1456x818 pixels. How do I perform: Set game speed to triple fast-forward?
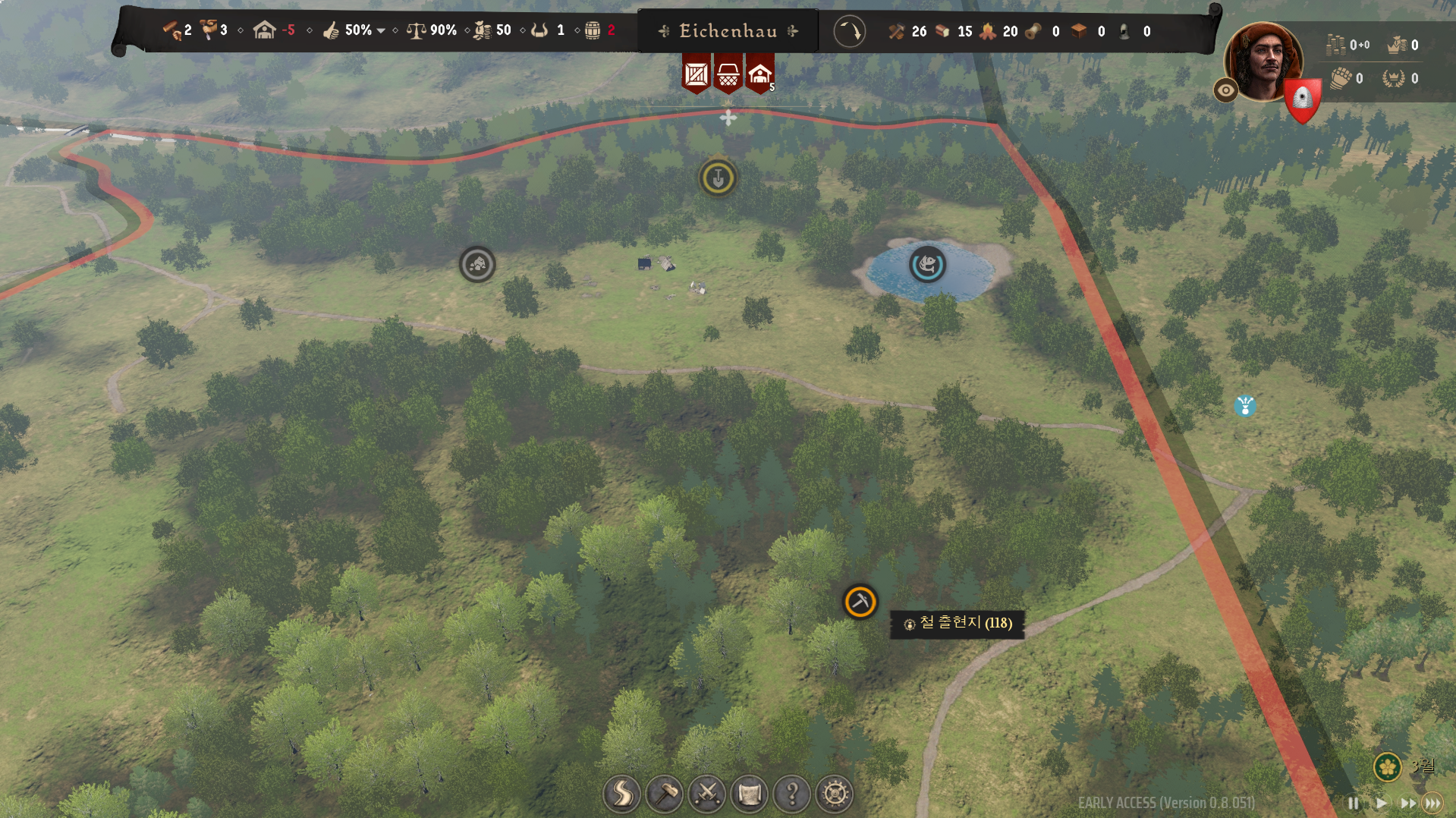click(x=1432, y=803)
